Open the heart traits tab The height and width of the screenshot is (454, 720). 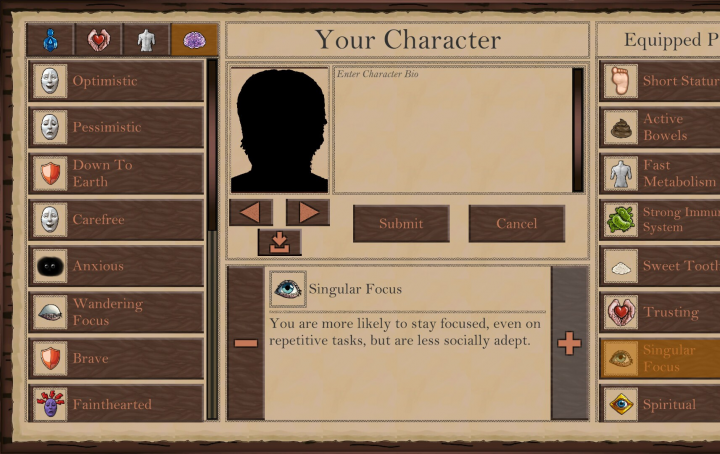98,40
